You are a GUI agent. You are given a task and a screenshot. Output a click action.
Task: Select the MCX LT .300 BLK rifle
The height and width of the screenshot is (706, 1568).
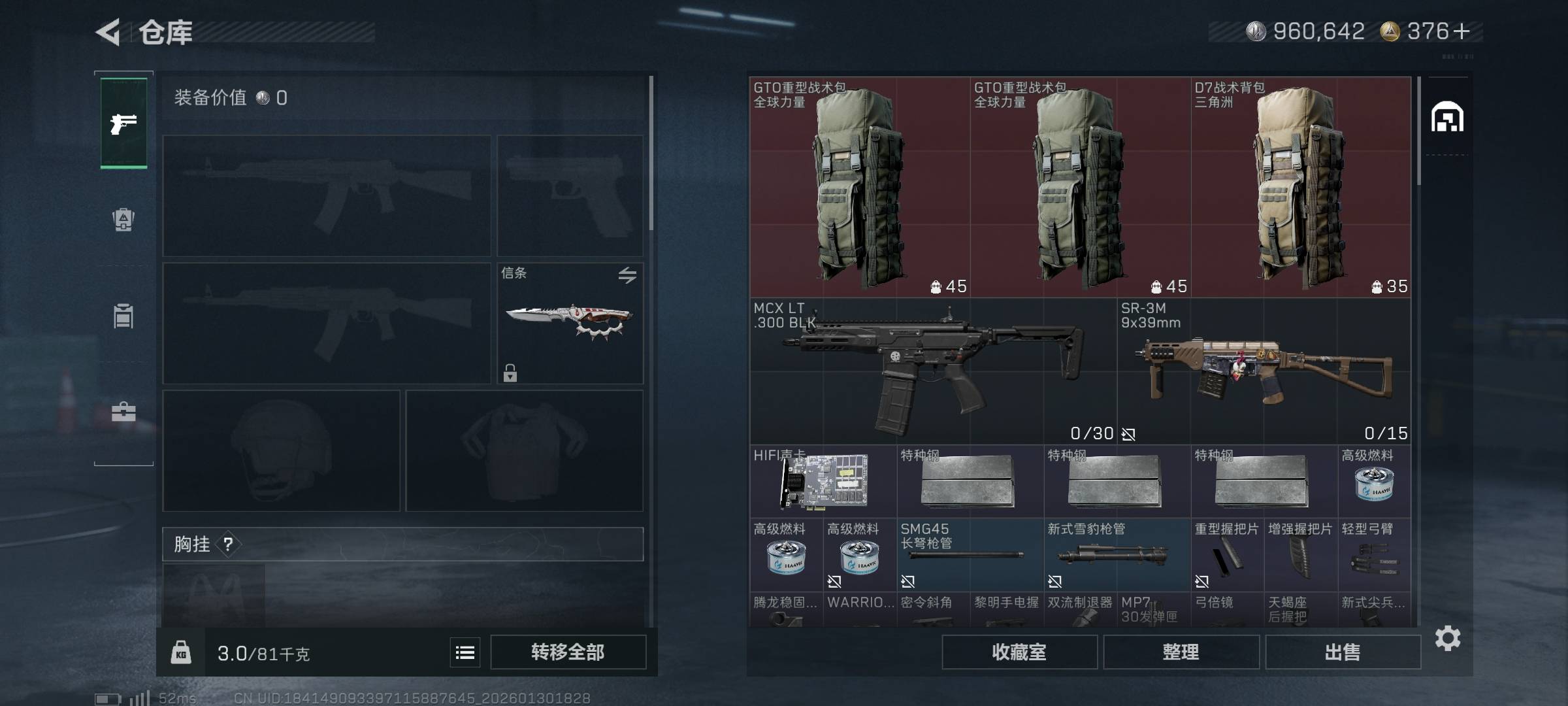pyautogui.click(x=933, y=371)
